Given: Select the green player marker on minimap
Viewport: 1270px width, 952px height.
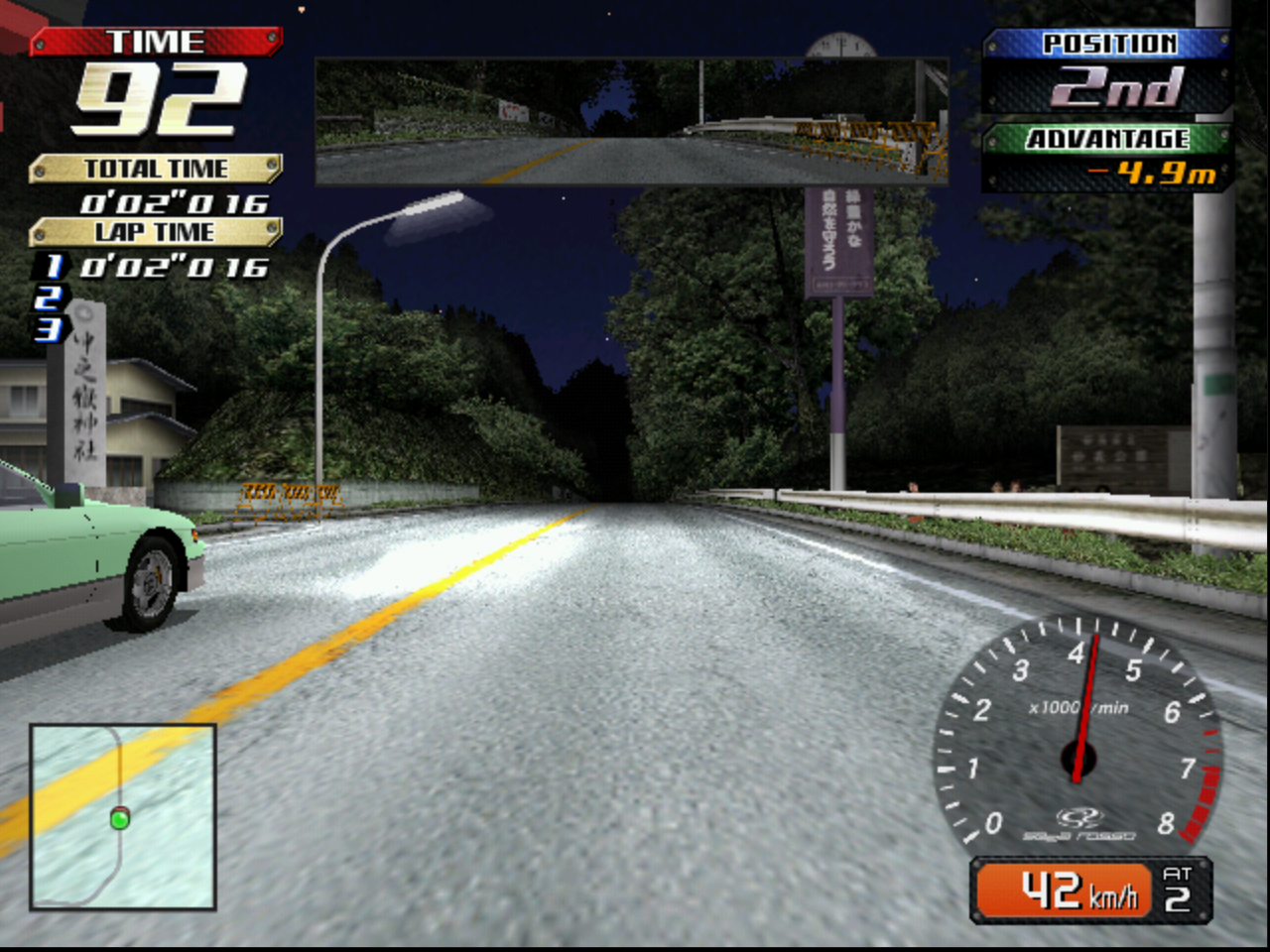Looking at the screenshot, I should (x=120, y=819).
